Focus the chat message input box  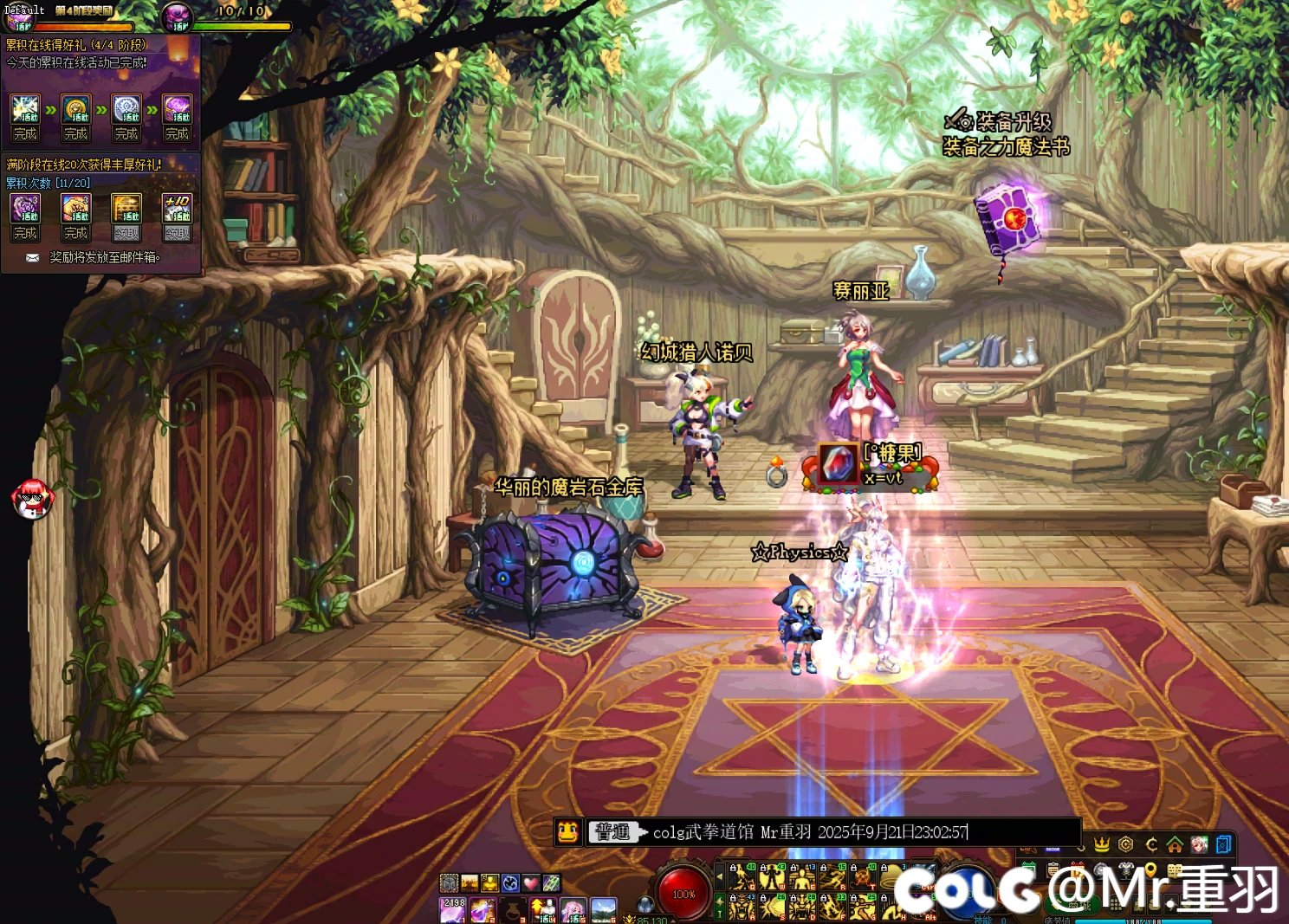858,832
